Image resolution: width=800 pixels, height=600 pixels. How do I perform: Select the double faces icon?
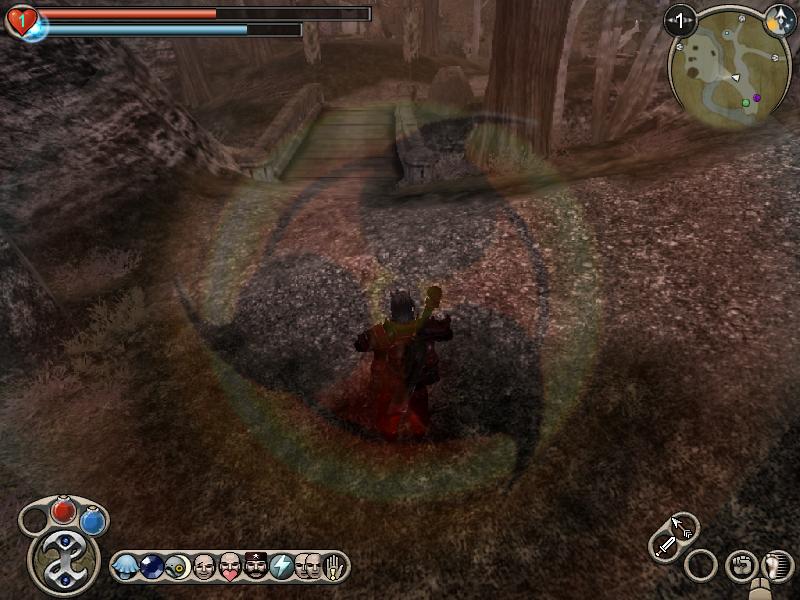coord(307,567)
